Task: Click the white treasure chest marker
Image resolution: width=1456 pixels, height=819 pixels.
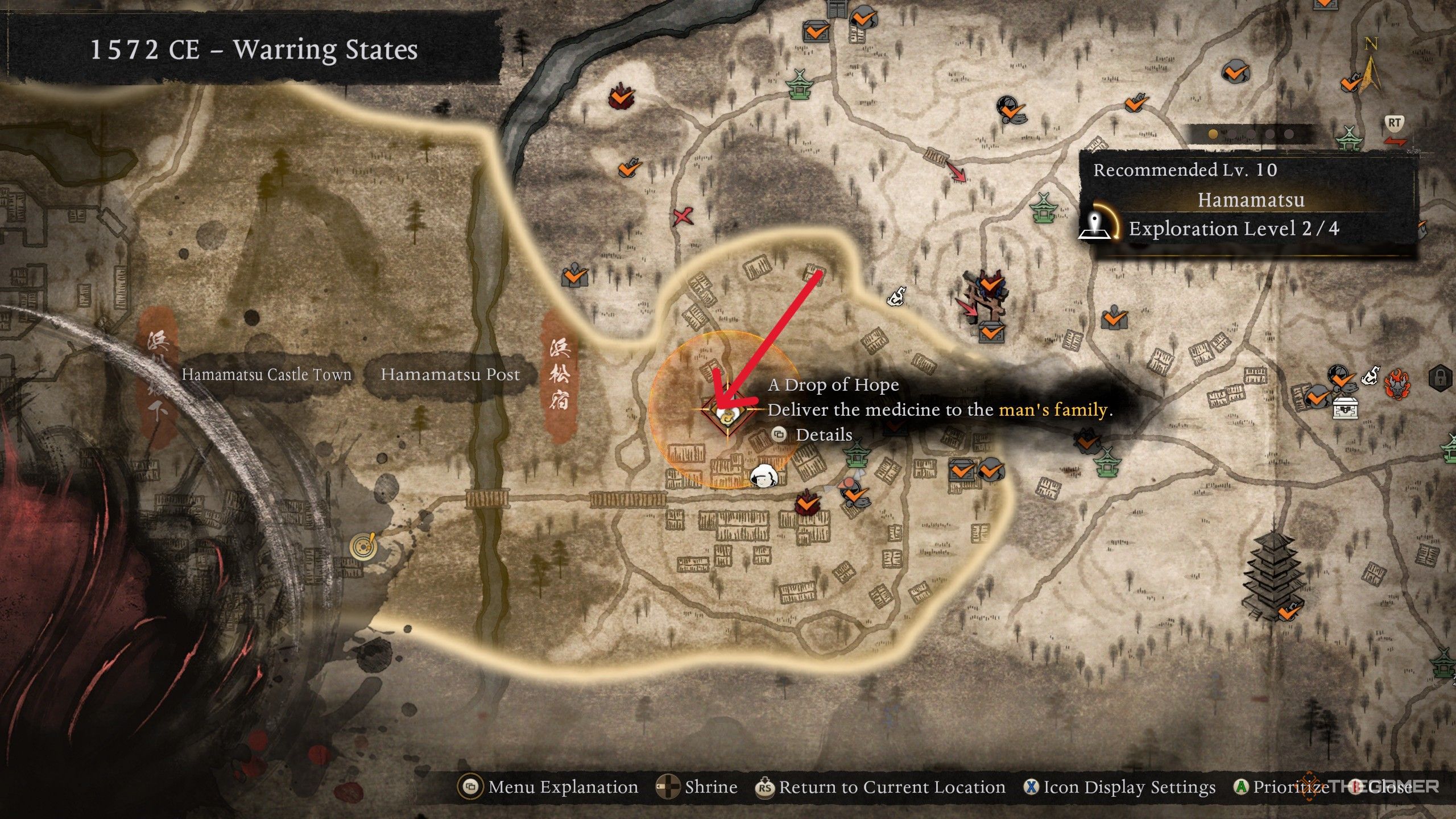Action: click(x=1346, y=407)
